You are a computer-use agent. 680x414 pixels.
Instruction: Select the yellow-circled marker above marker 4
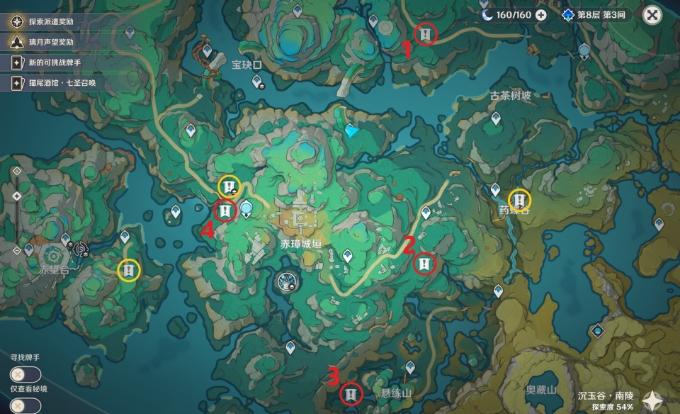point(229,186)
